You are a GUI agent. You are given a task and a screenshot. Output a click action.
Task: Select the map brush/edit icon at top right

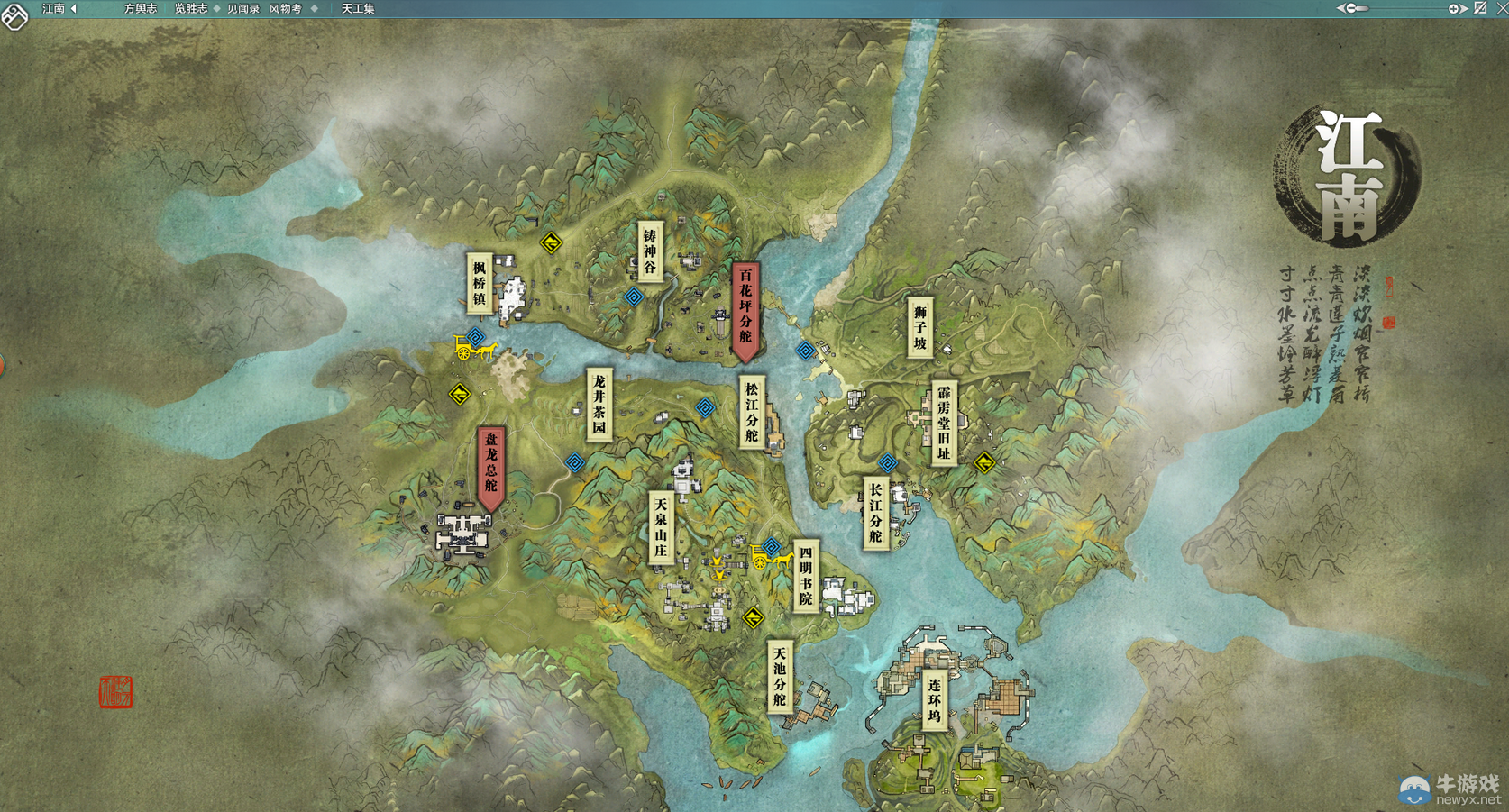click(1480, 9)
